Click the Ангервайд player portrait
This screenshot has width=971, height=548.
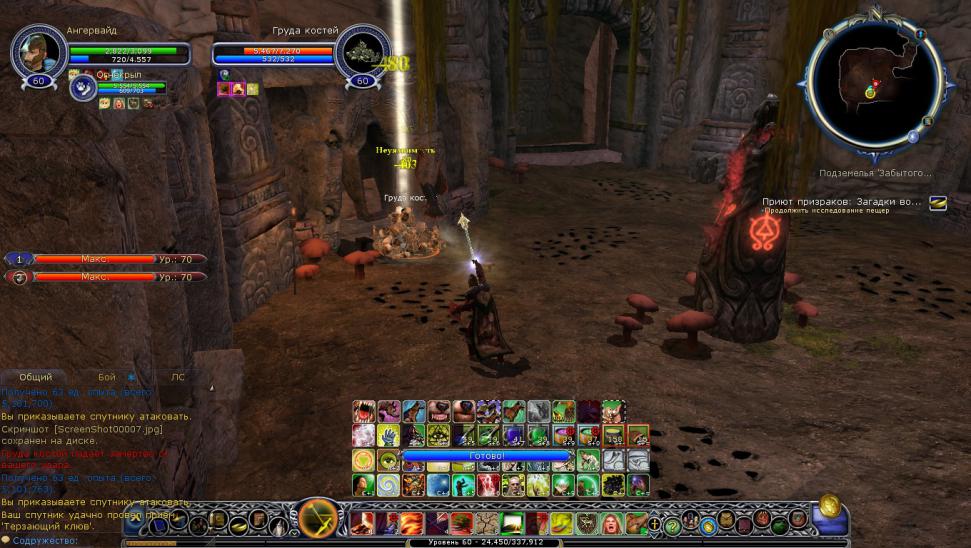click(39, 51)
